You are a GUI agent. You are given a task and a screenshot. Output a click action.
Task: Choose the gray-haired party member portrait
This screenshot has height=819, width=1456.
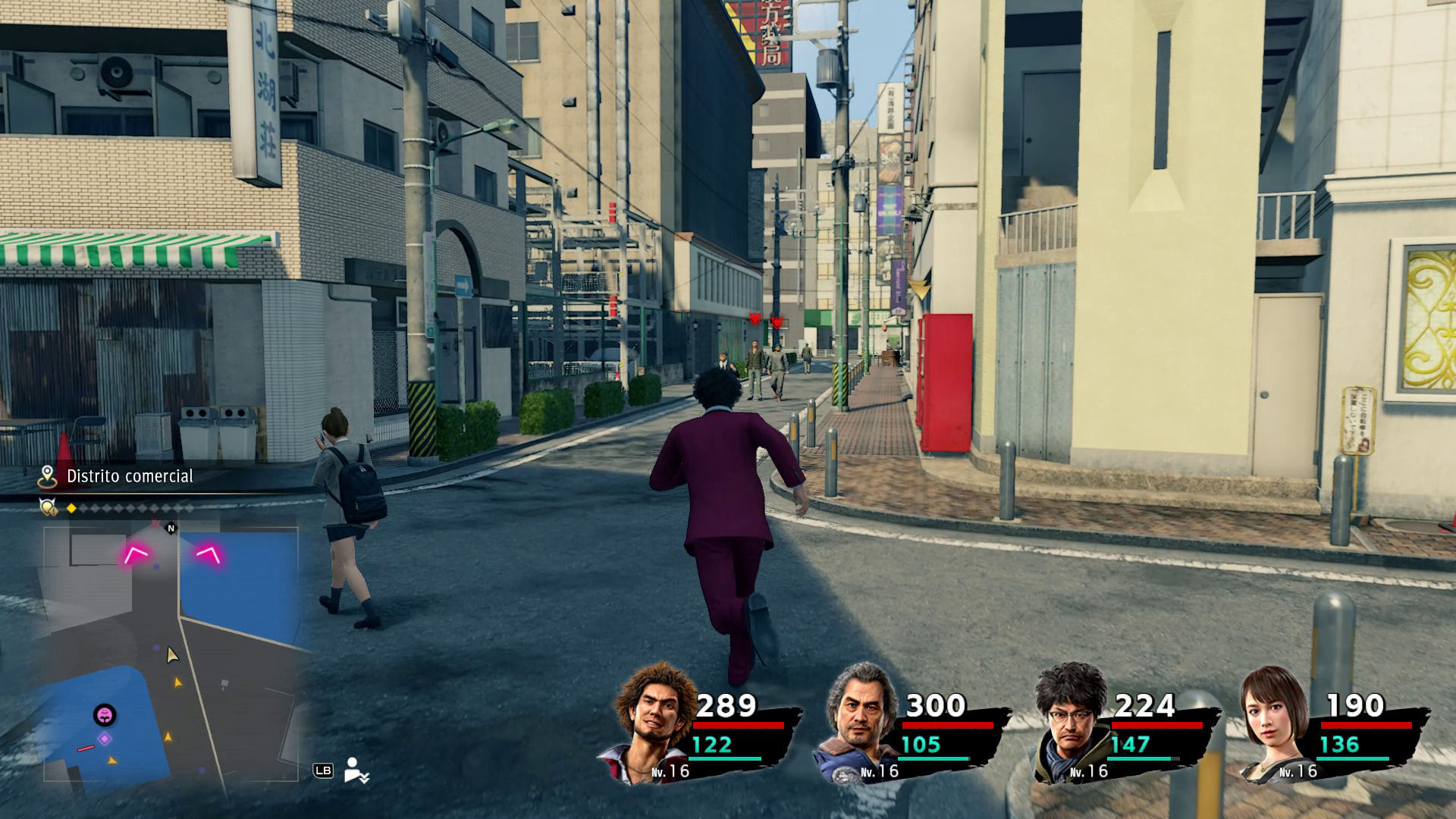click(x=858, y=720)
